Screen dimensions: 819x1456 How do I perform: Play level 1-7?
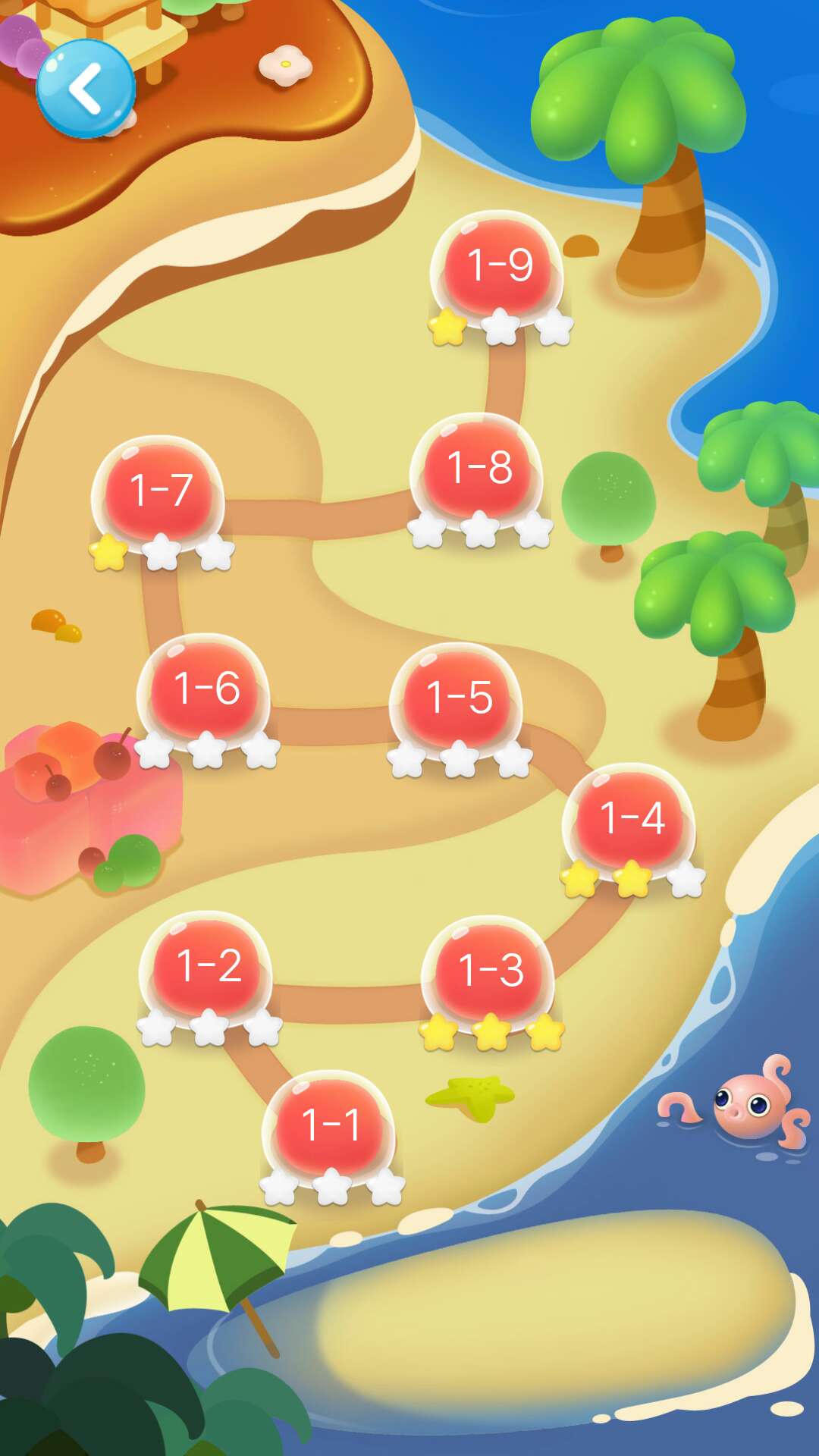pos(159,490)
